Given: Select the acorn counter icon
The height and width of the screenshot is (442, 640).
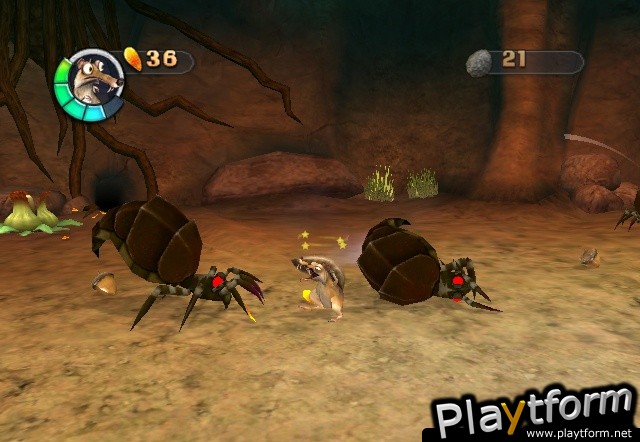Looking at the screenshot, I should click(x=133, y=59).
